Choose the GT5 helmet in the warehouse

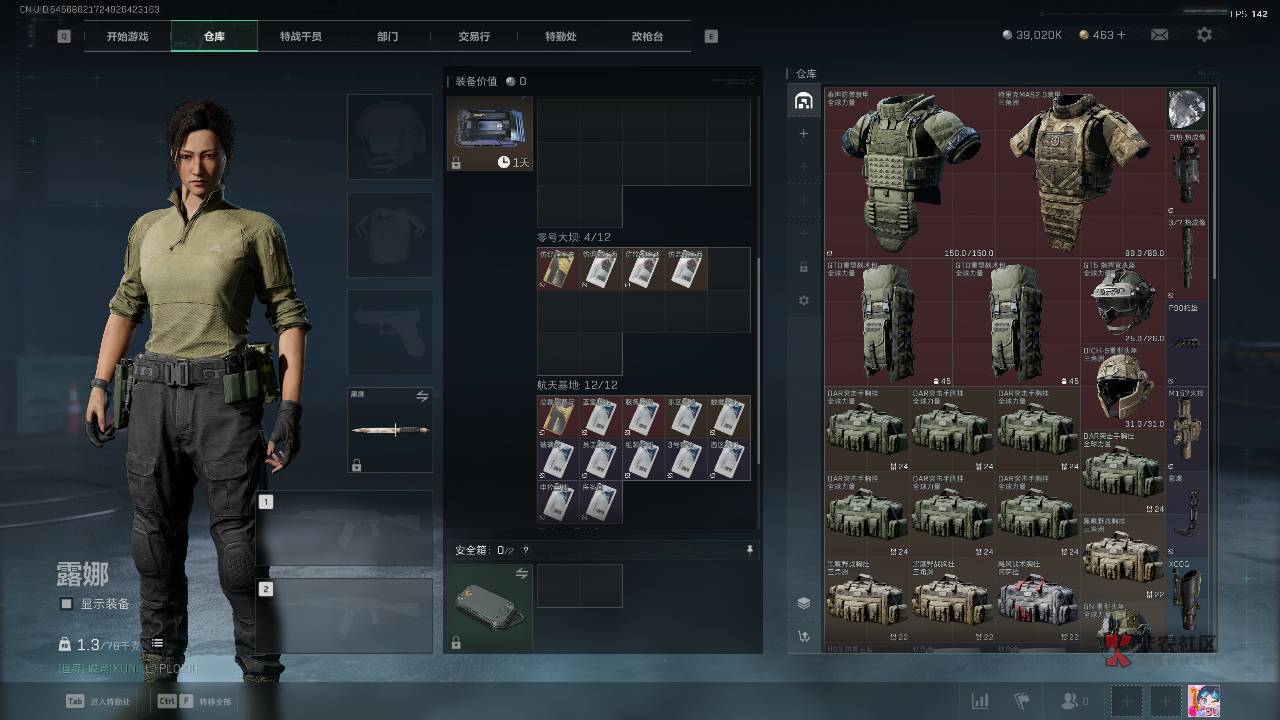pyautogui.click(x=1122, y=300)
